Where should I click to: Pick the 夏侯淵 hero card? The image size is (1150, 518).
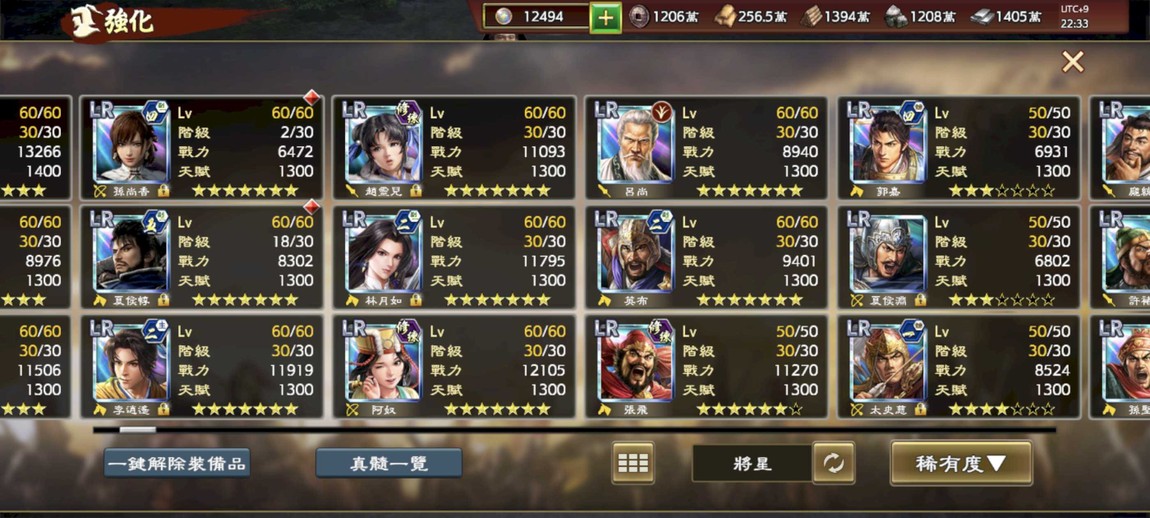point(959,258)
